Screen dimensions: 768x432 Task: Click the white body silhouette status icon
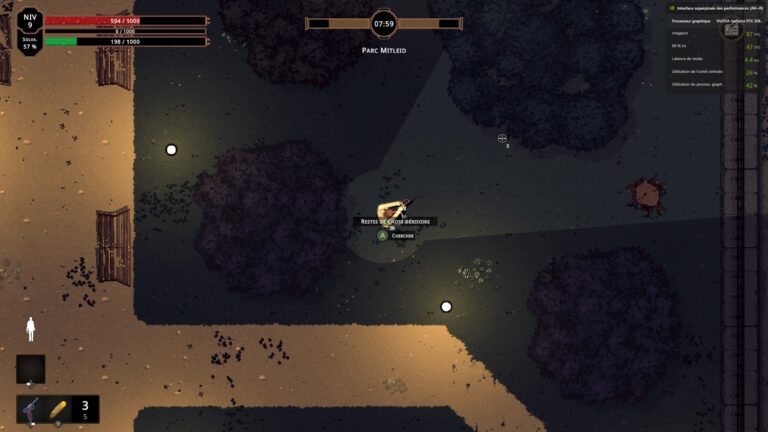pos(30,329)
